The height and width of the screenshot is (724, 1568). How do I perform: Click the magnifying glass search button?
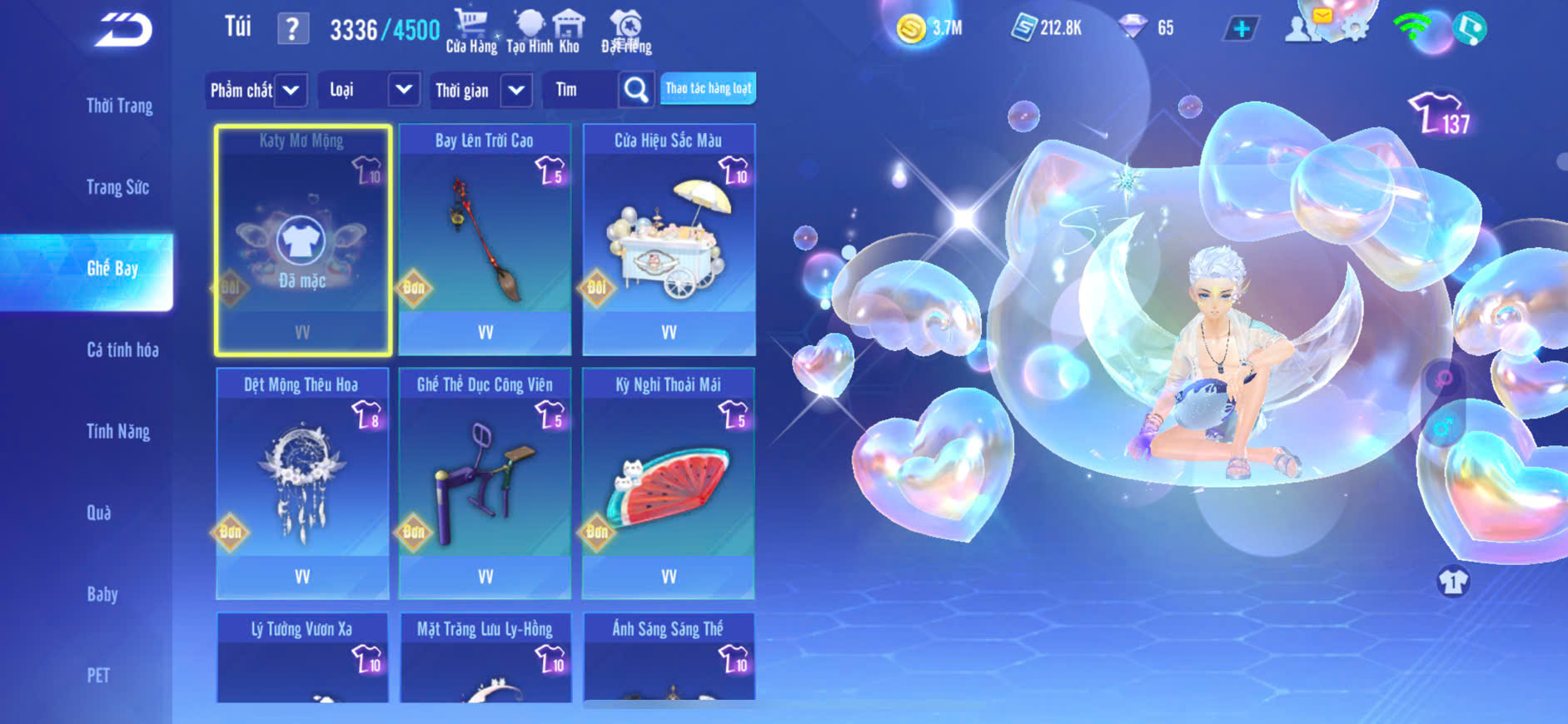636,90
